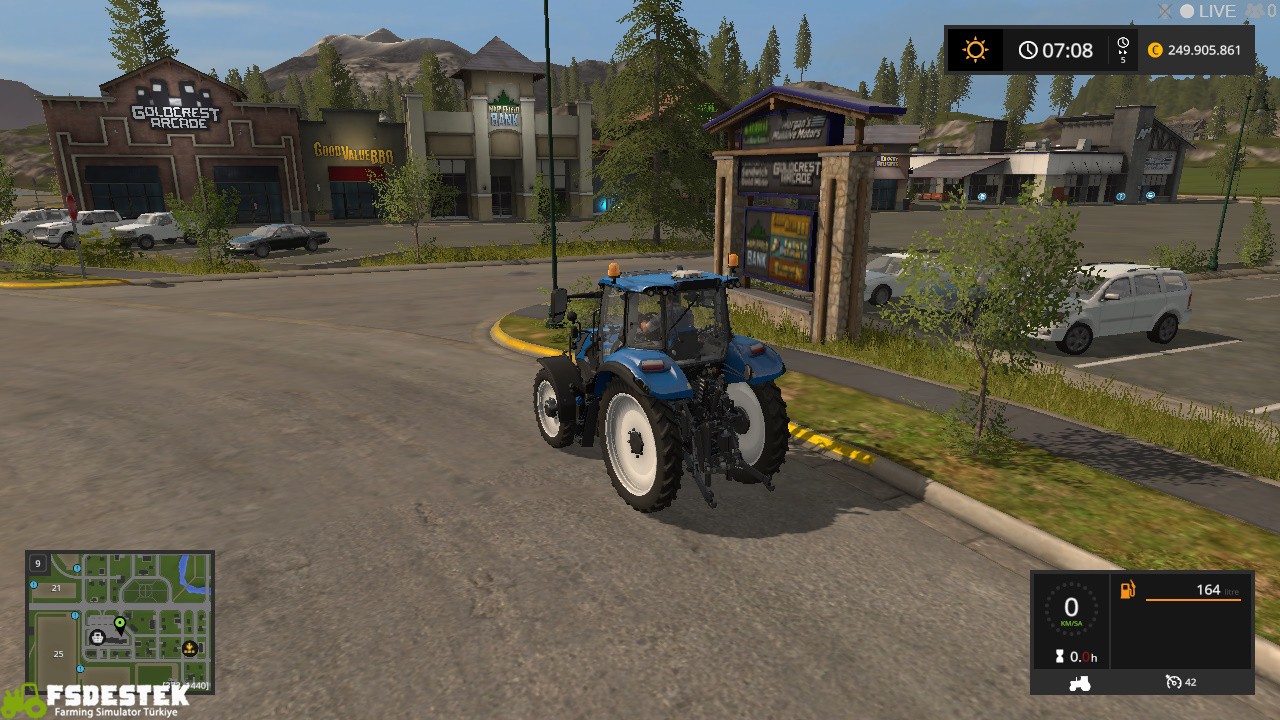Toggle the mute X icon beside the LIVE indicator
The image size is (1280, 720).
pyautogui.click(x=1166, y=11)
